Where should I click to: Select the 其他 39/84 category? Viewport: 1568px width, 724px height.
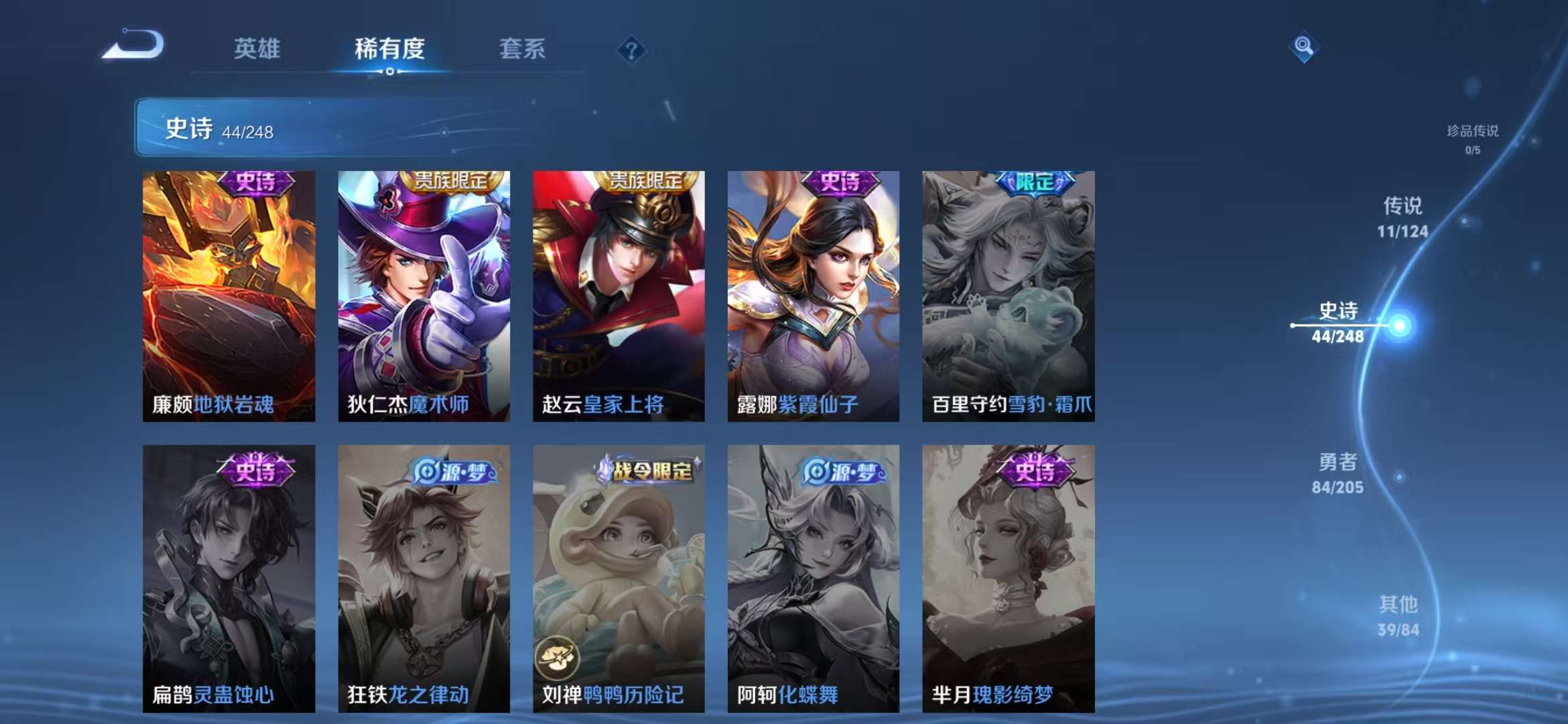tap(1400, 617)
